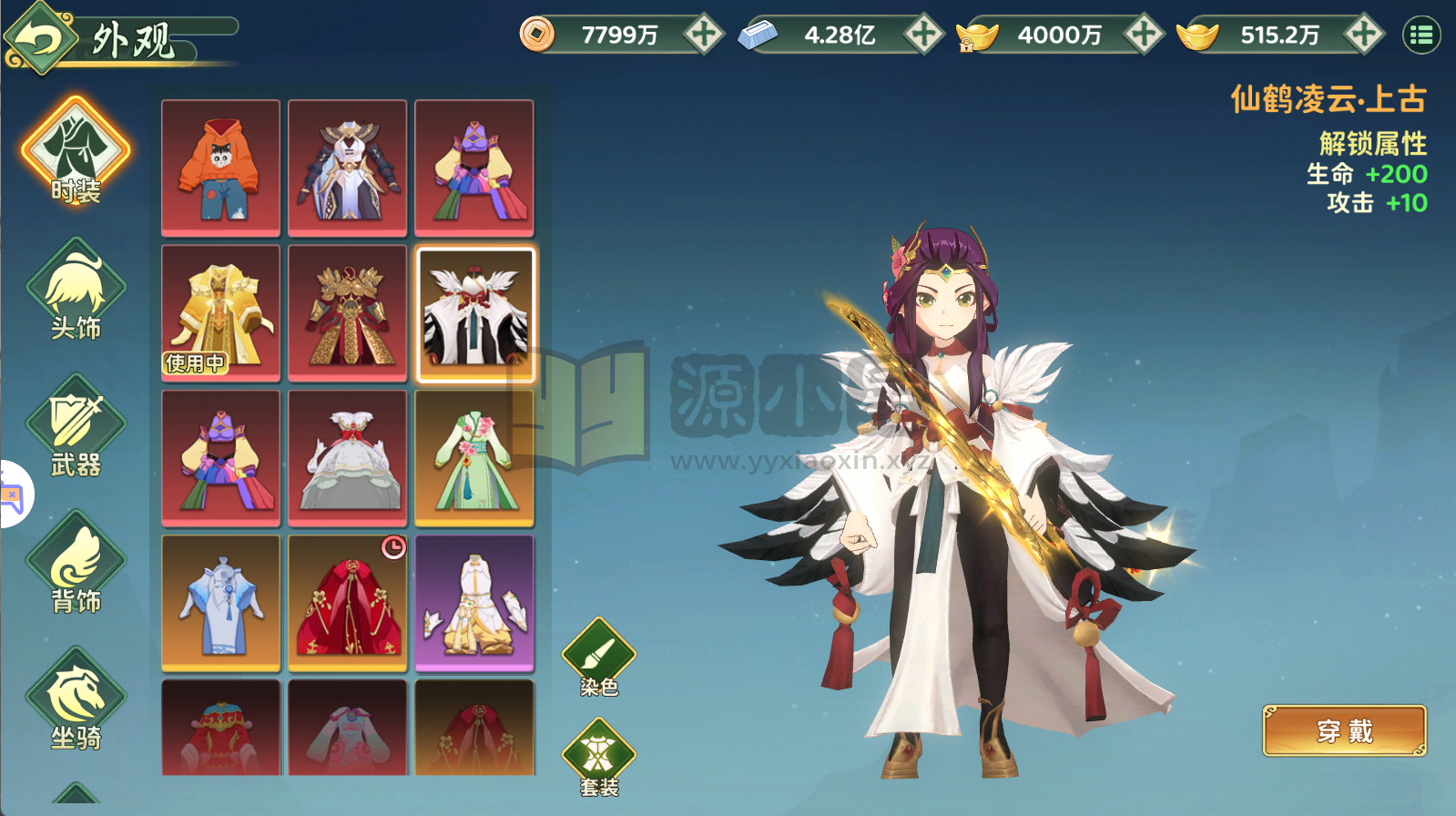The width and height of the screenshot is (1456, 816).
Task: Click plus next to 4.28亿 silver
Action: coord(922,35)
